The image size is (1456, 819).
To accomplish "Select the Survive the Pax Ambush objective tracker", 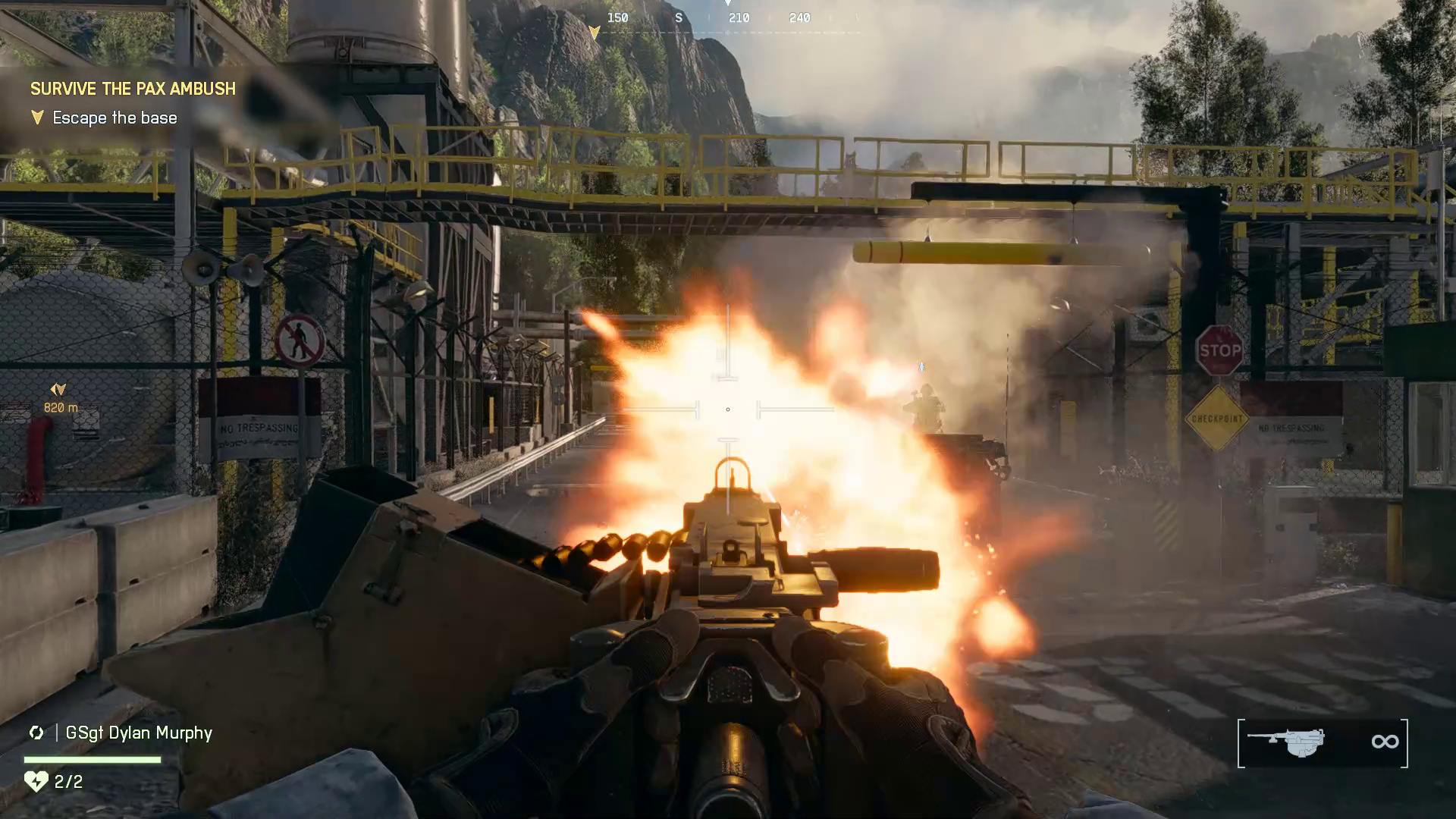I will click(133, 89).
